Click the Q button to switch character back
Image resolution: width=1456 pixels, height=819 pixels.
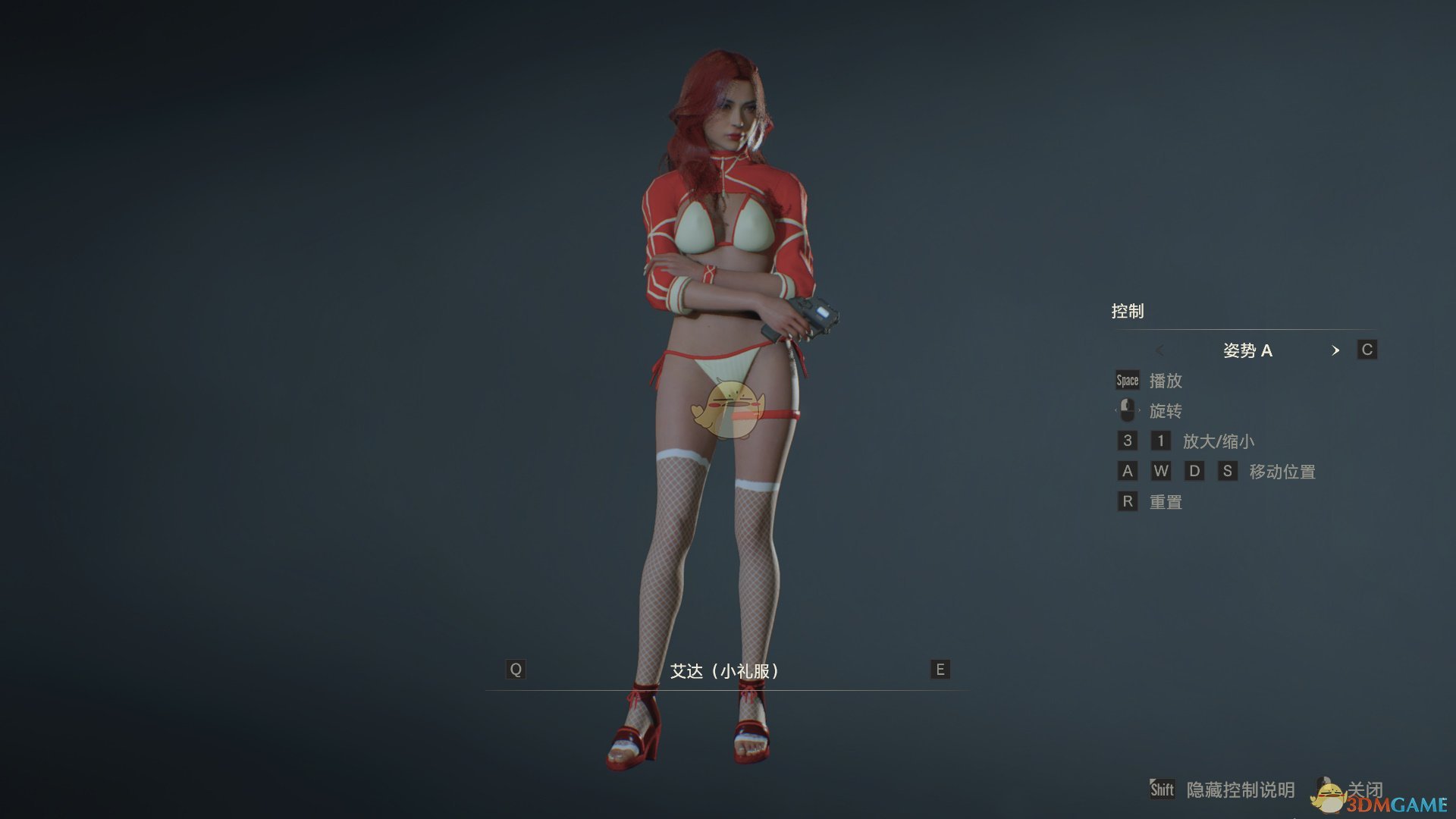(x=516, y=670)
